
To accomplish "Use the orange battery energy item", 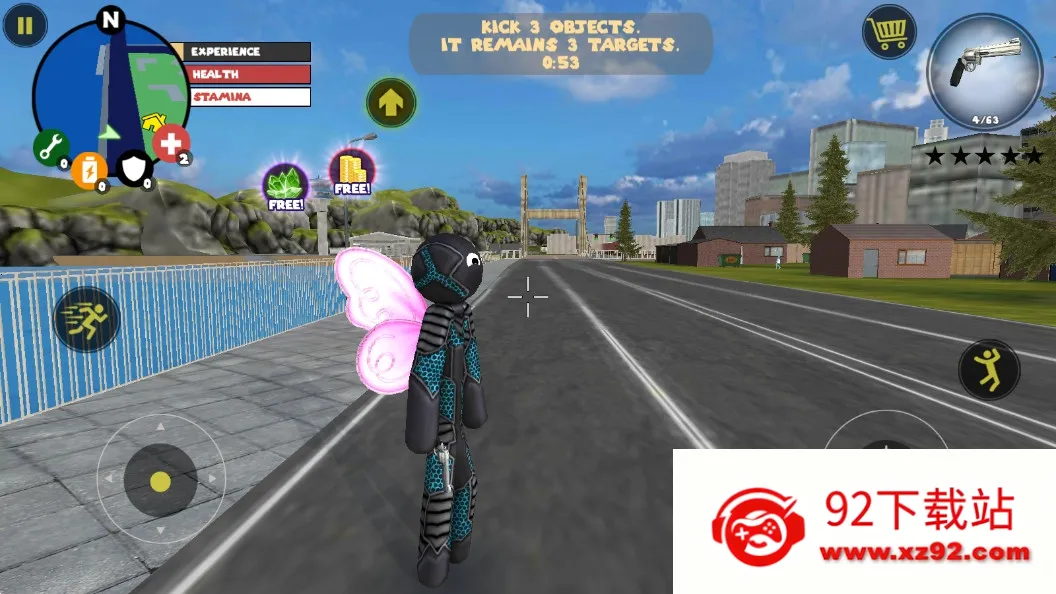I will pos(89,169).
